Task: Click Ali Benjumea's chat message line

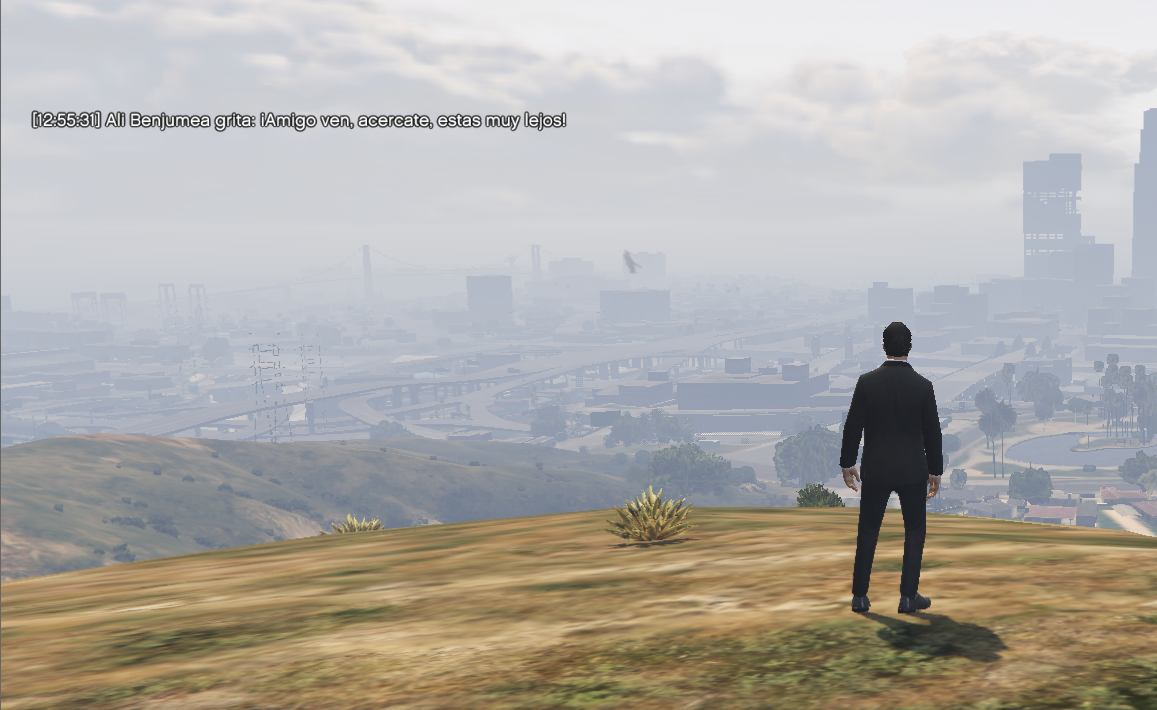Action: point(299,121)
